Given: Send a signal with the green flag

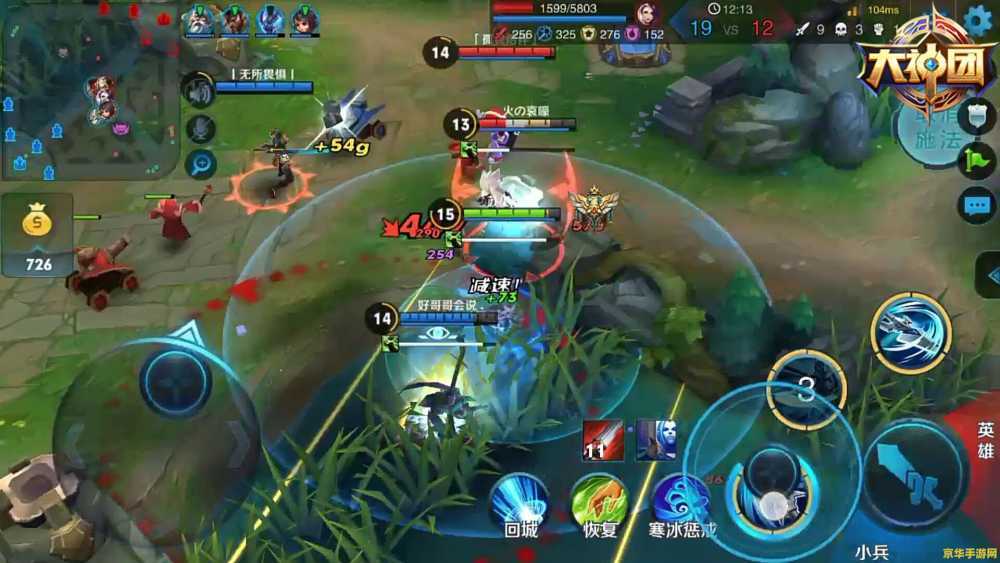Looking at the screenshot, I should coord(976,161).
